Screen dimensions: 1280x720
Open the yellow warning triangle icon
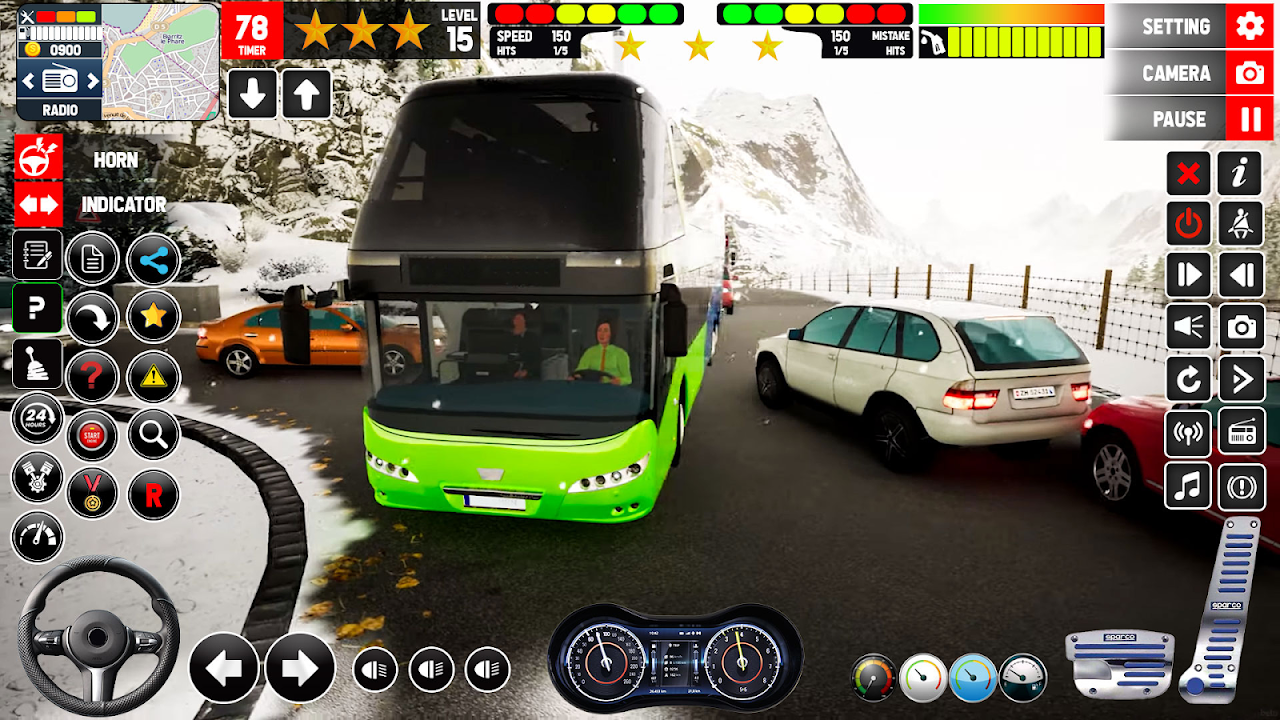[x=153, y=376]
